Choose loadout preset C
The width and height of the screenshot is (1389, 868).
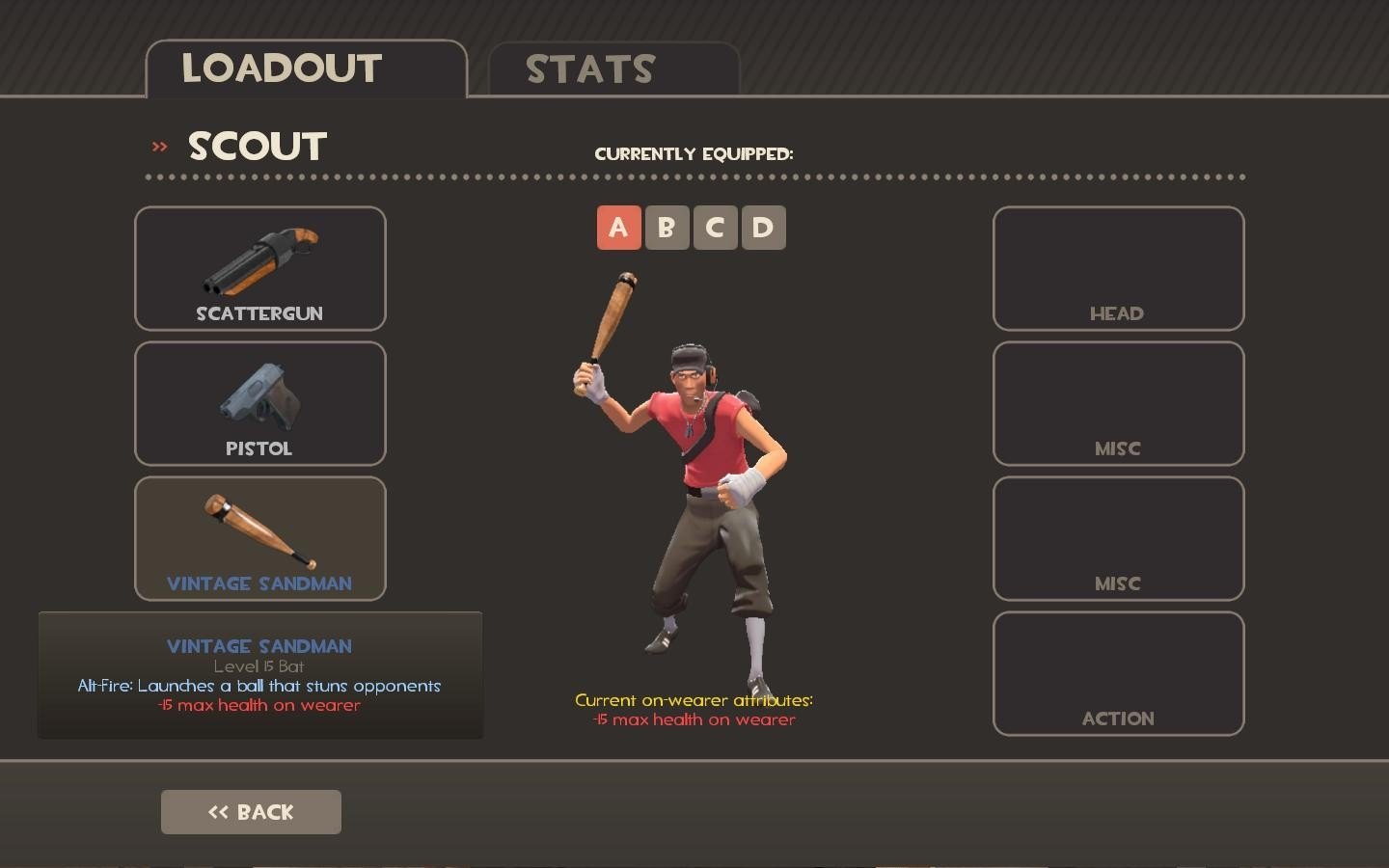715,228
